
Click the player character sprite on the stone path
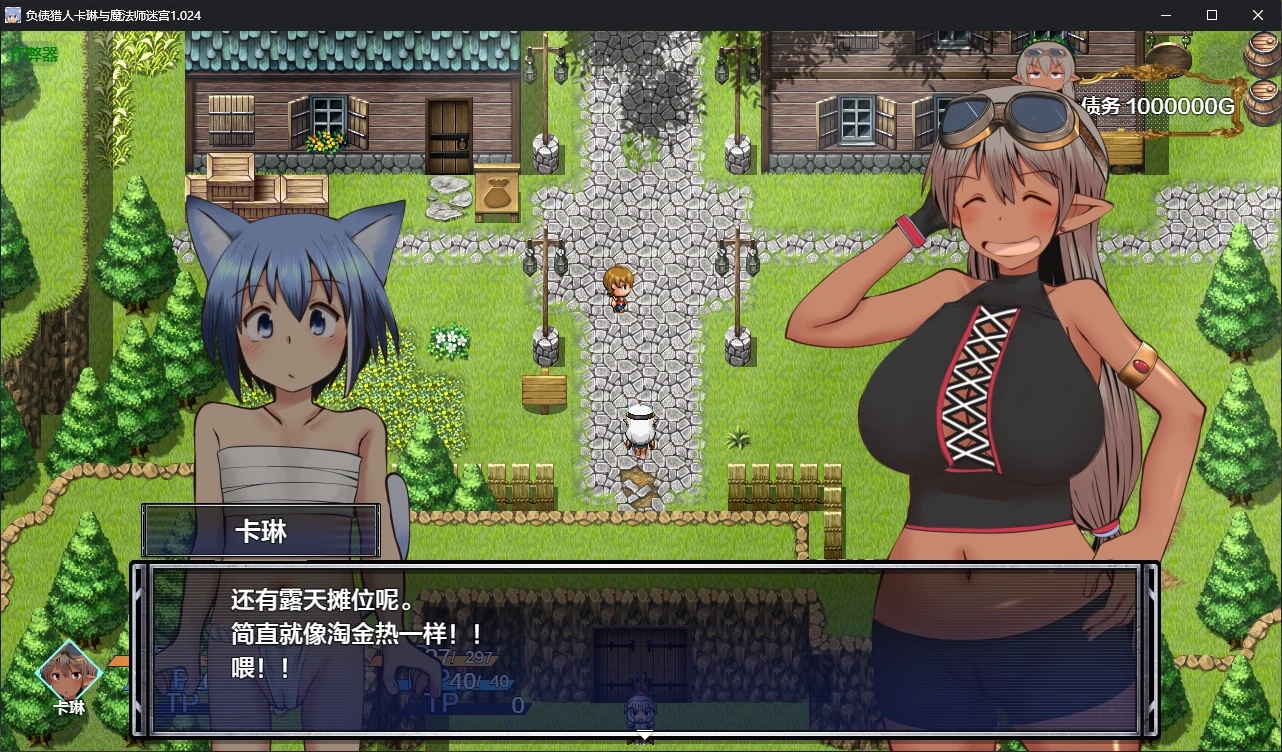[x=618, y=288]
